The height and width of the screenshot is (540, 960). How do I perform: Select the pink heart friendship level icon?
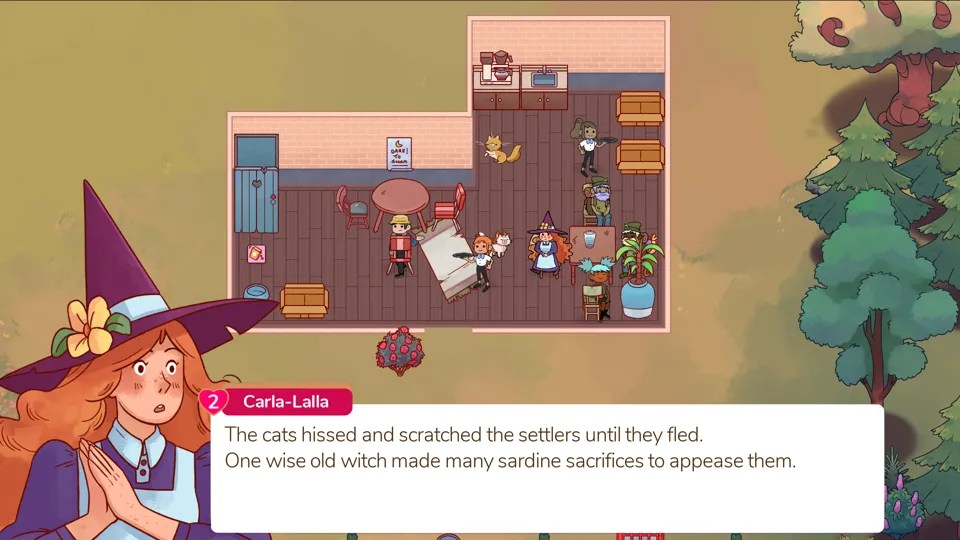213,401
